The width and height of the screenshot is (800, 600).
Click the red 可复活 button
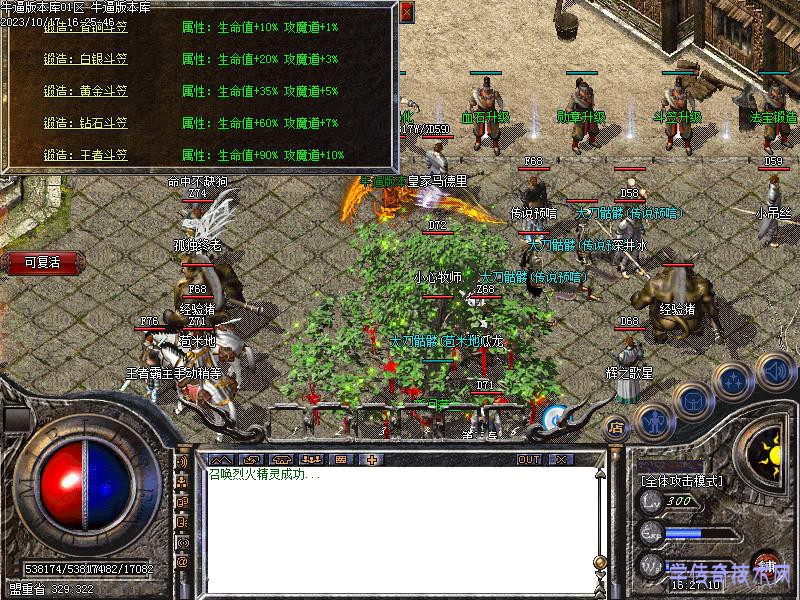tap(43, 262)
